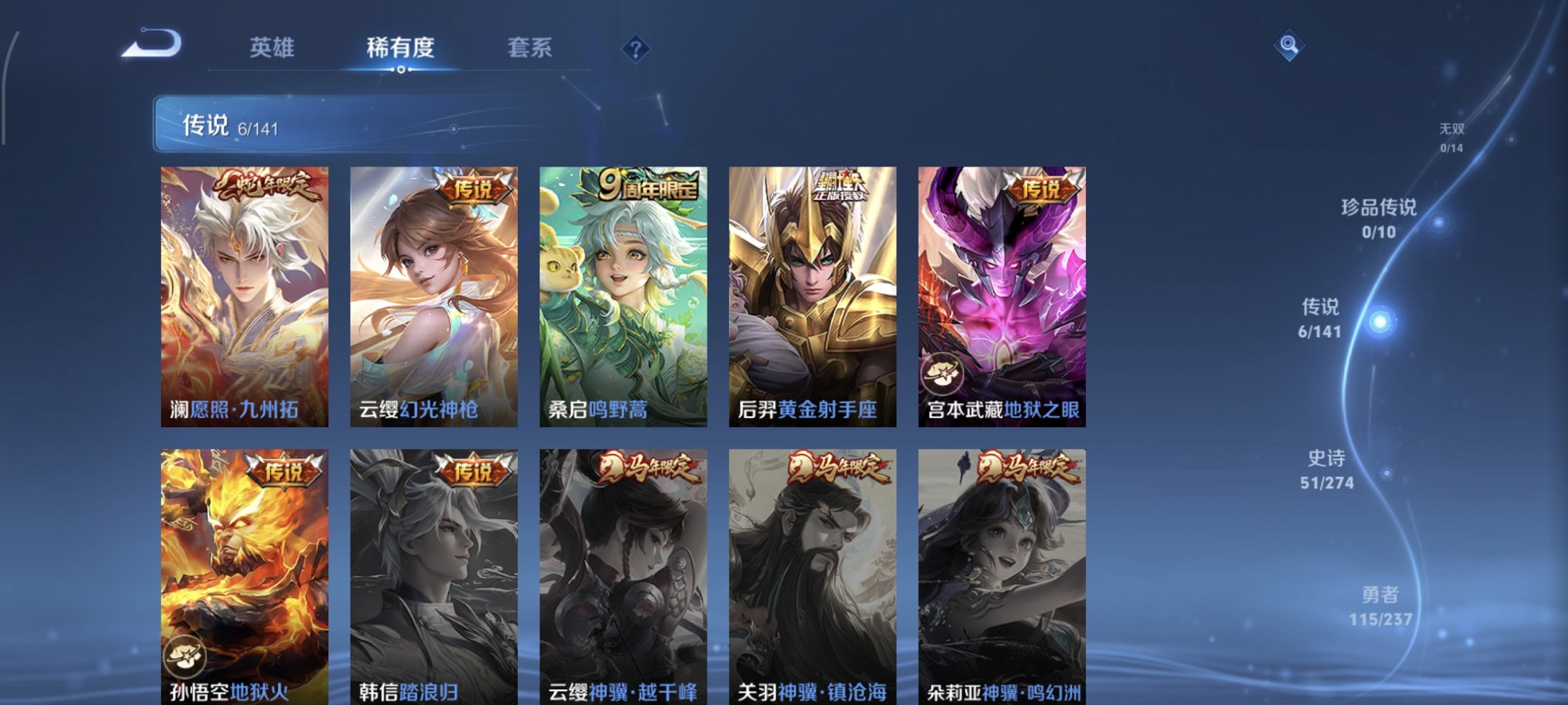Click the question mark help icon
Image resolution: width=1568 pixels, height=705 pixels.
tap(636, 48)
